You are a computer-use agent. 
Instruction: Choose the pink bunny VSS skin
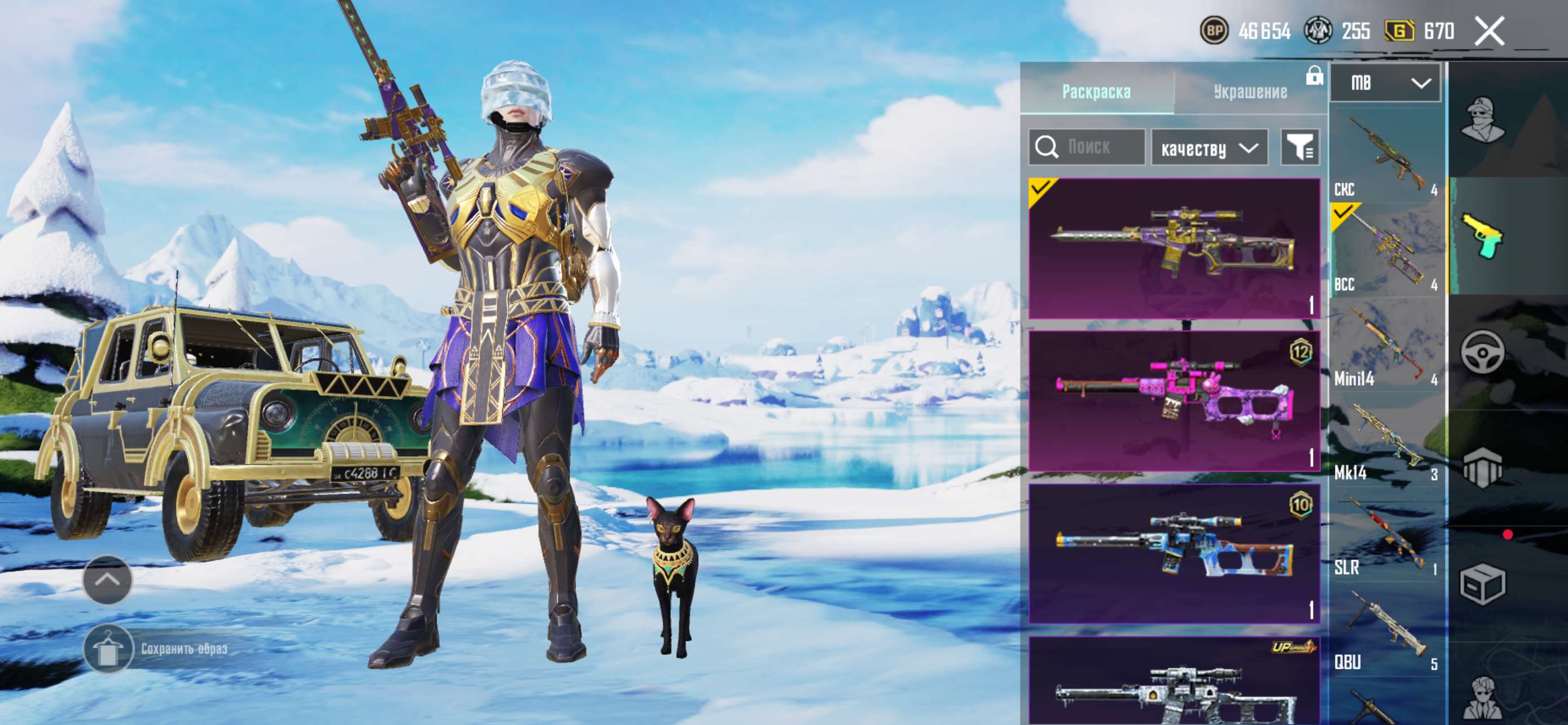point(1173,400)
